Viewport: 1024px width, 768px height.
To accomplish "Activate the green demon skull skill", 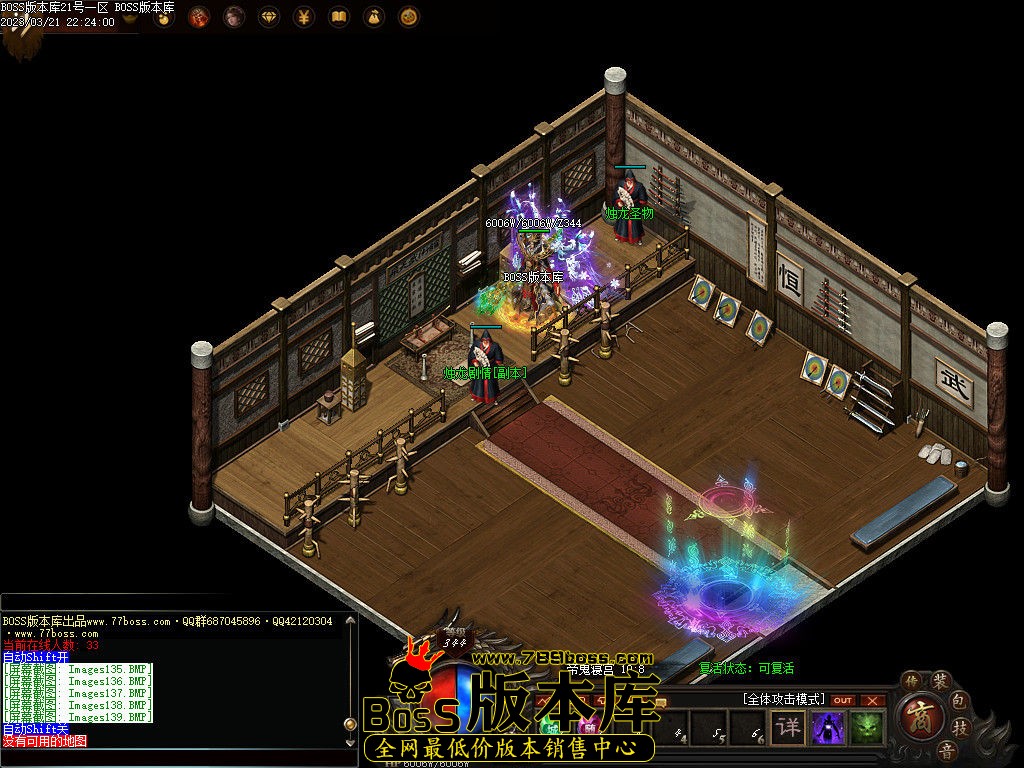I will point(867,727).
